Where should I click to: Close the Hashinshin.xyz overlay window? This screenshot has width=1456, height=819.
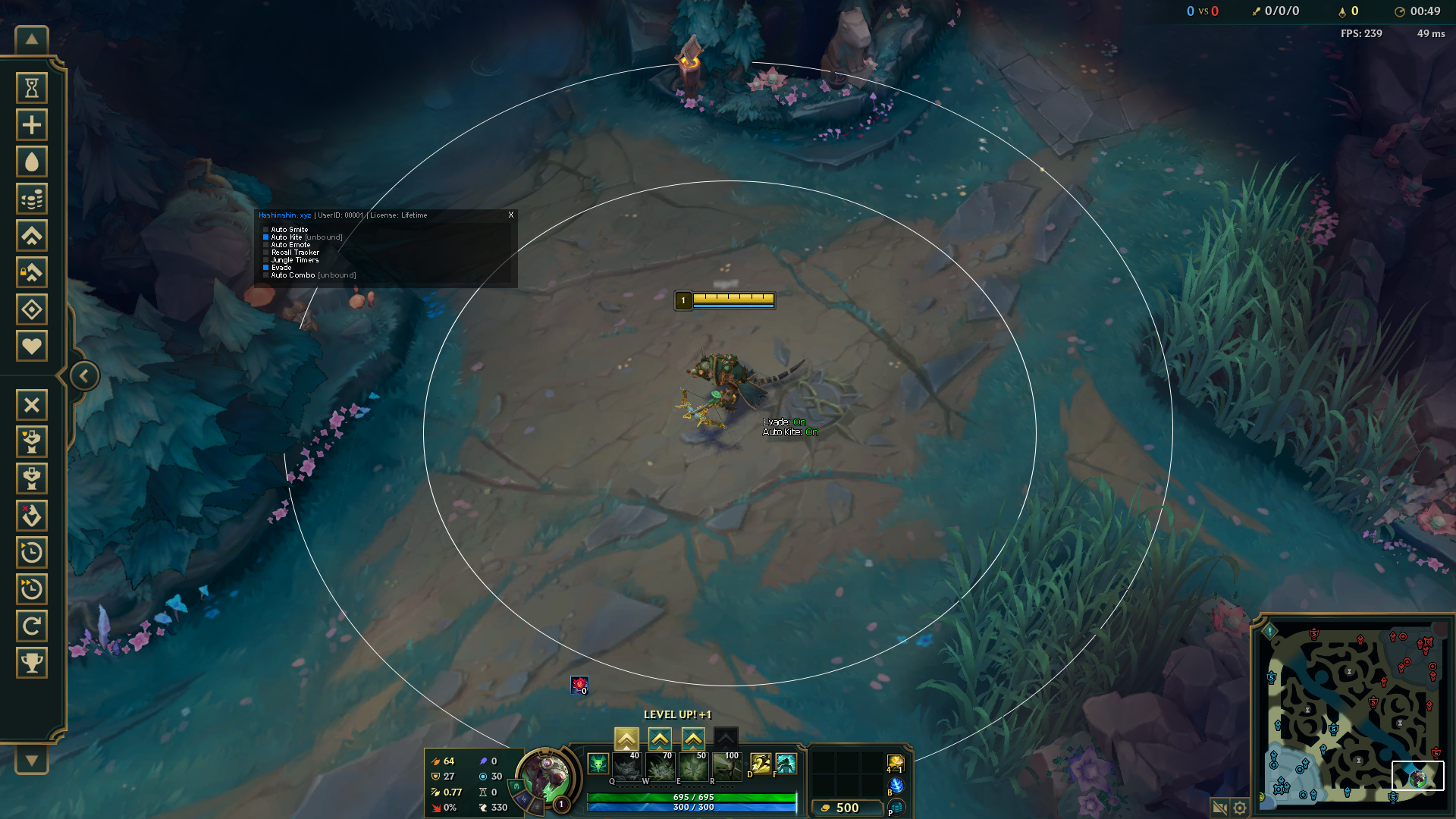click(511, 215)
